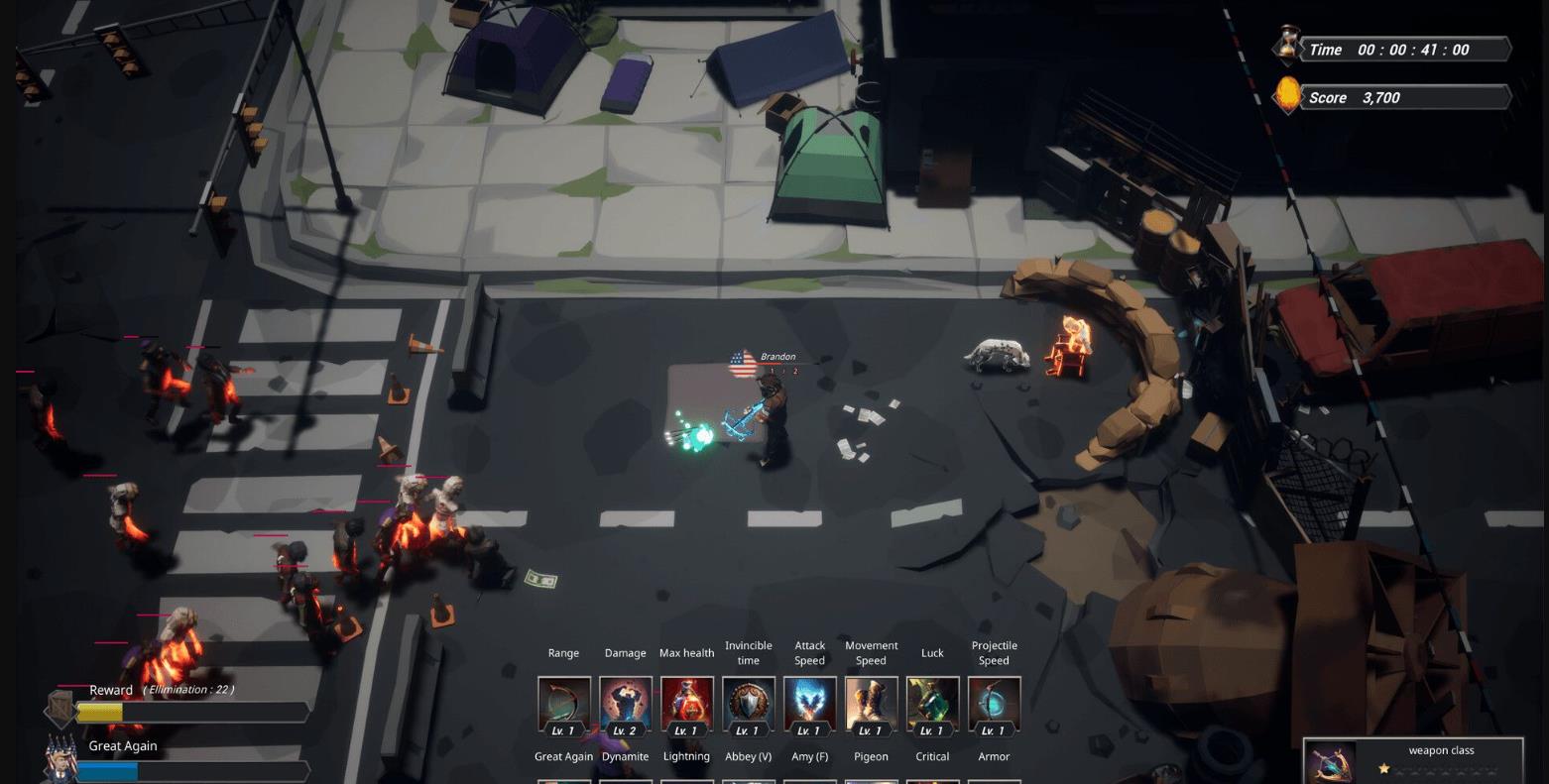Pick the Attack Speed icon

(x=809, y=705)
